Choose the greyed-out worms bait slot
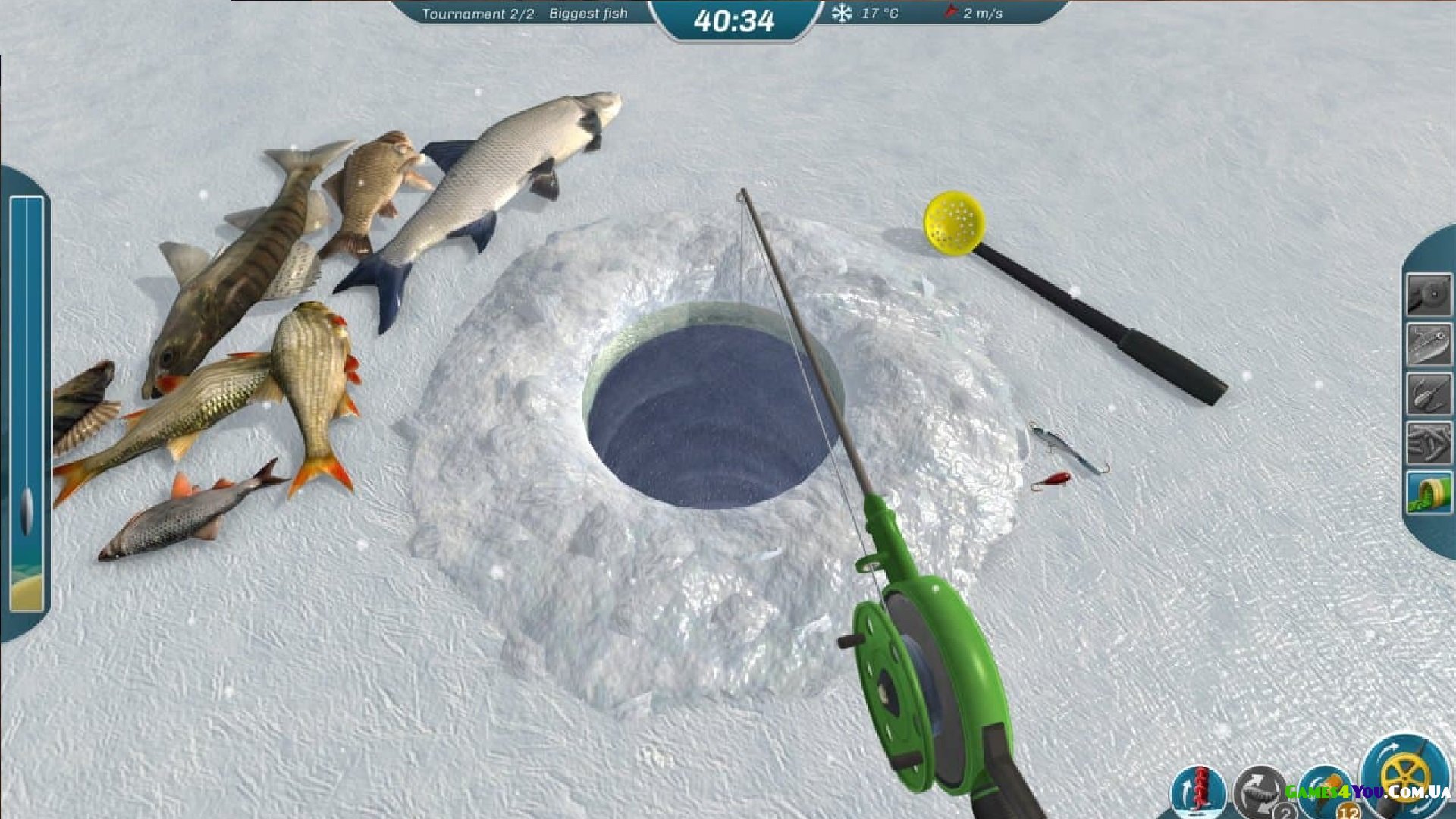This screenshot has width=1456, height=819. click(x=1429, y=443)
